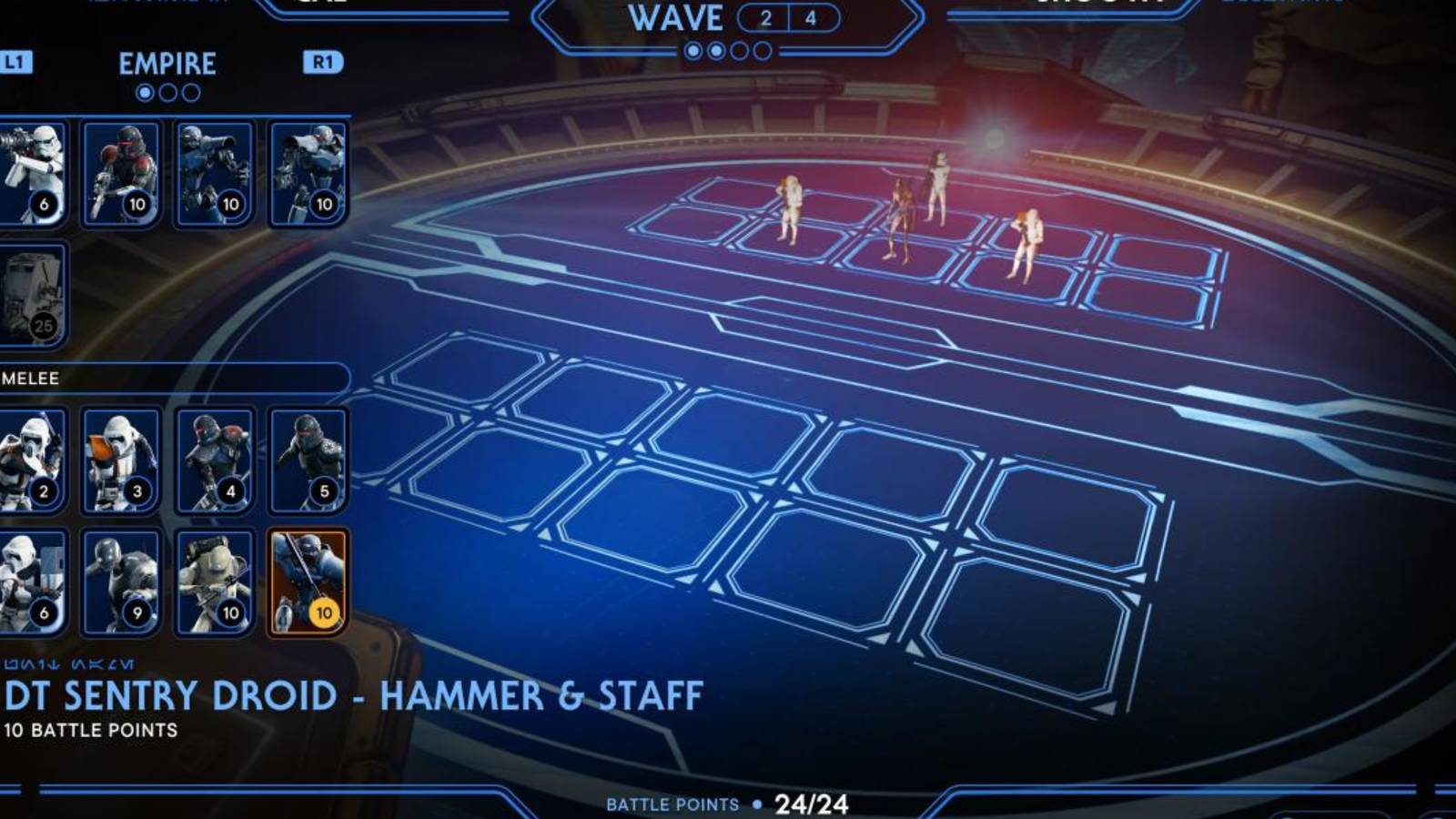The width and height of the screenshot is (1456, 819).
Task: Select the third EMPIRE roster page dot
Action: (191, 91)
